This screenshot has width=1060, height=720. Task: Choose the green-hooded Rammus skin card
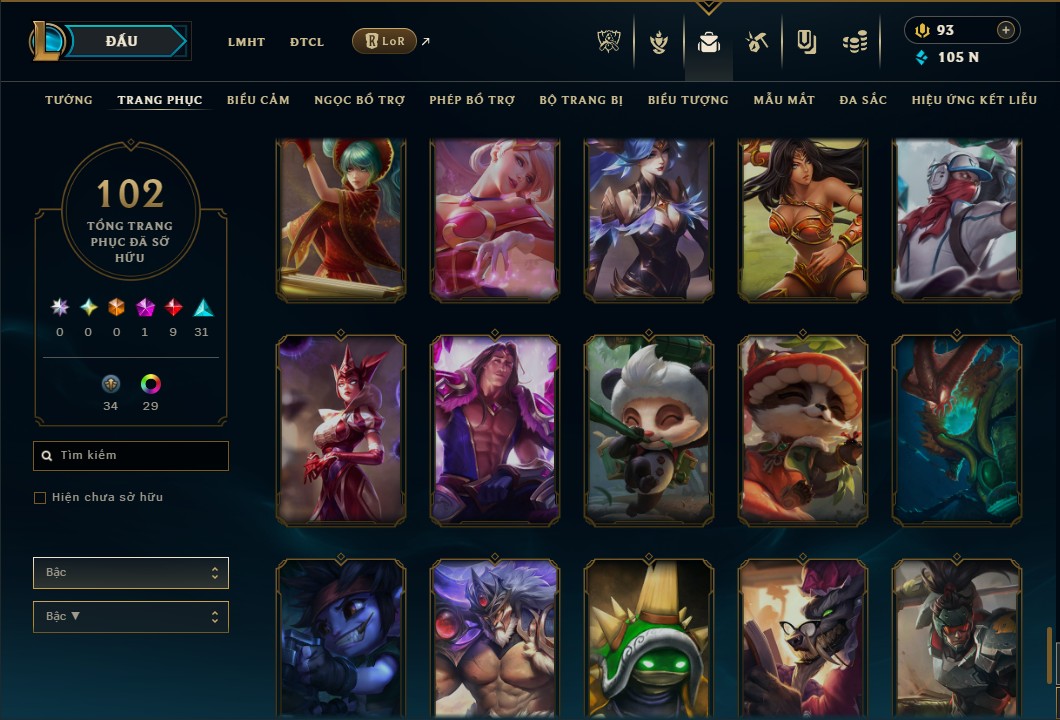649,639
